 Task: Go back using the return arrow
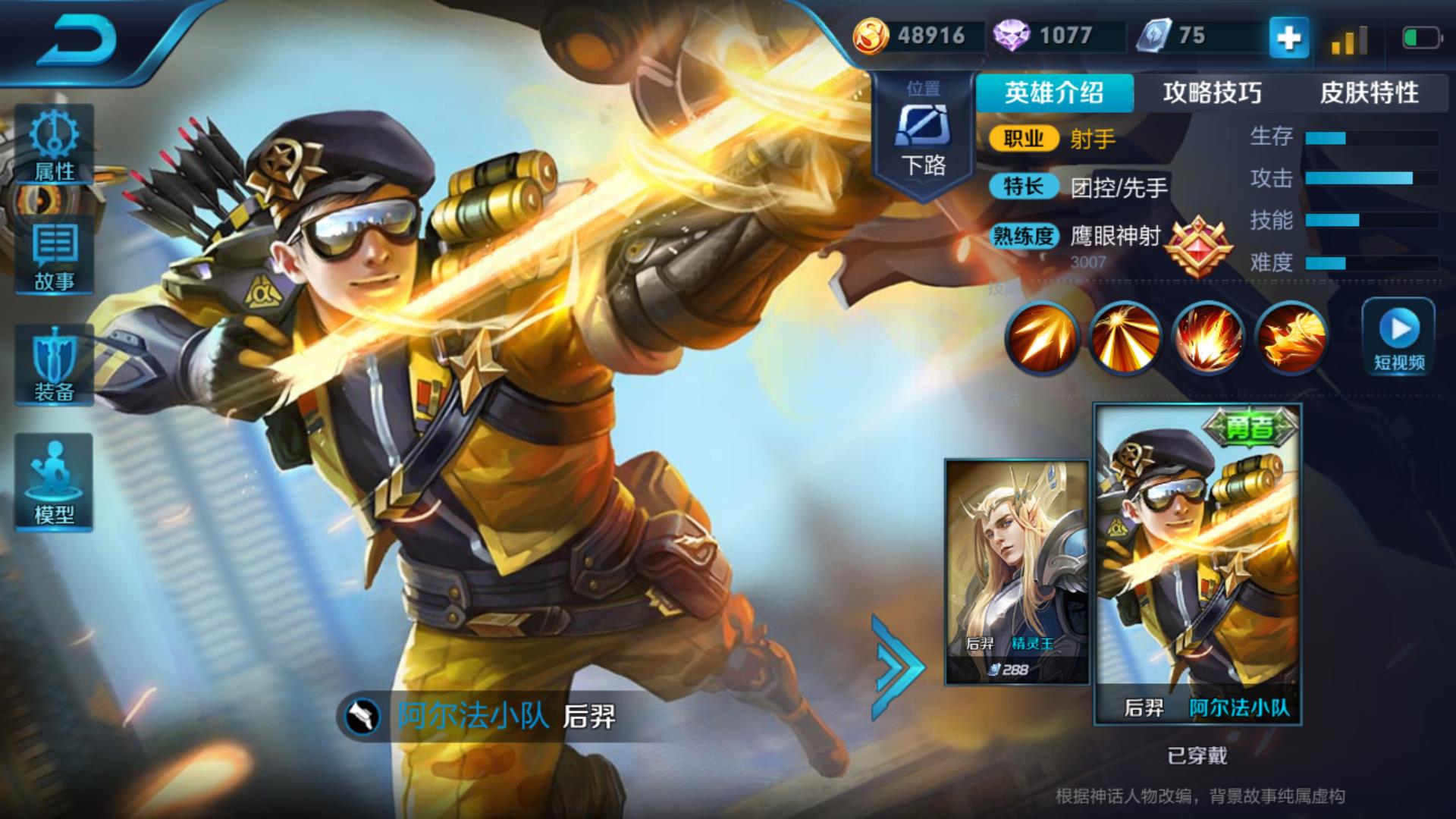coord(77,39)
